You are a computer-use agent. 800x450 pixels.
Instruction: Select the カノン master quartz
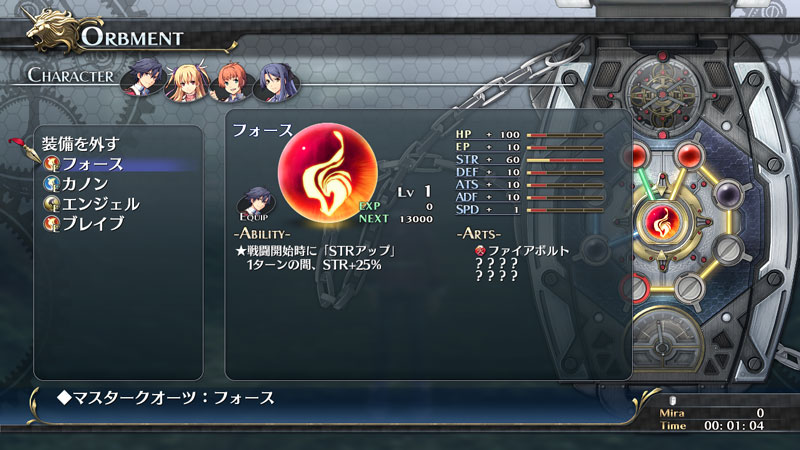(x=84, y=184)
